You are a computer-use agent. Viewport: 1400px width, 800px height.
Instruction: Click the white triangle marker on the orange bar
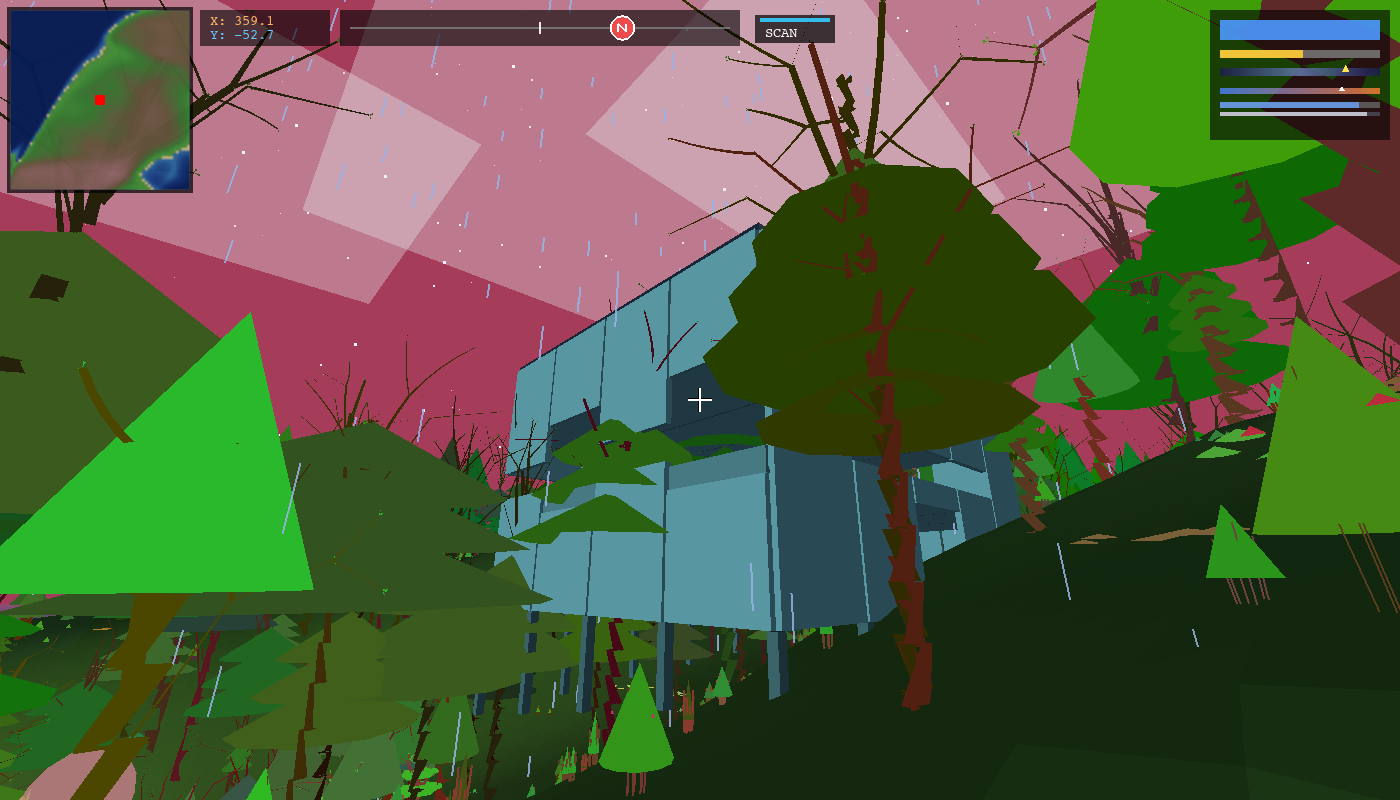click(x=1342, y=89)
